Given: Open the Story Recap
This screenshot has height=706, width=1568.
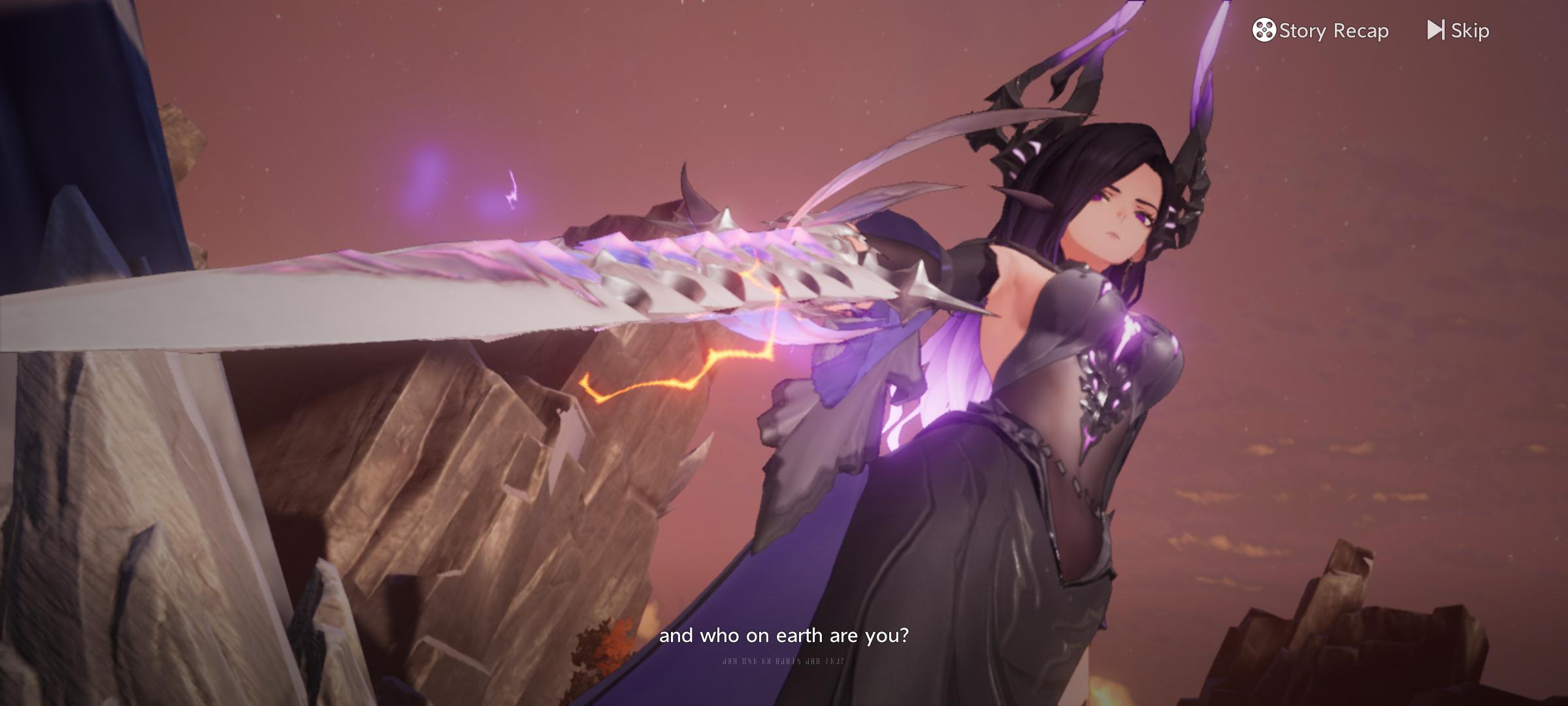Looking at the screenshot, I should (1320, 31).
